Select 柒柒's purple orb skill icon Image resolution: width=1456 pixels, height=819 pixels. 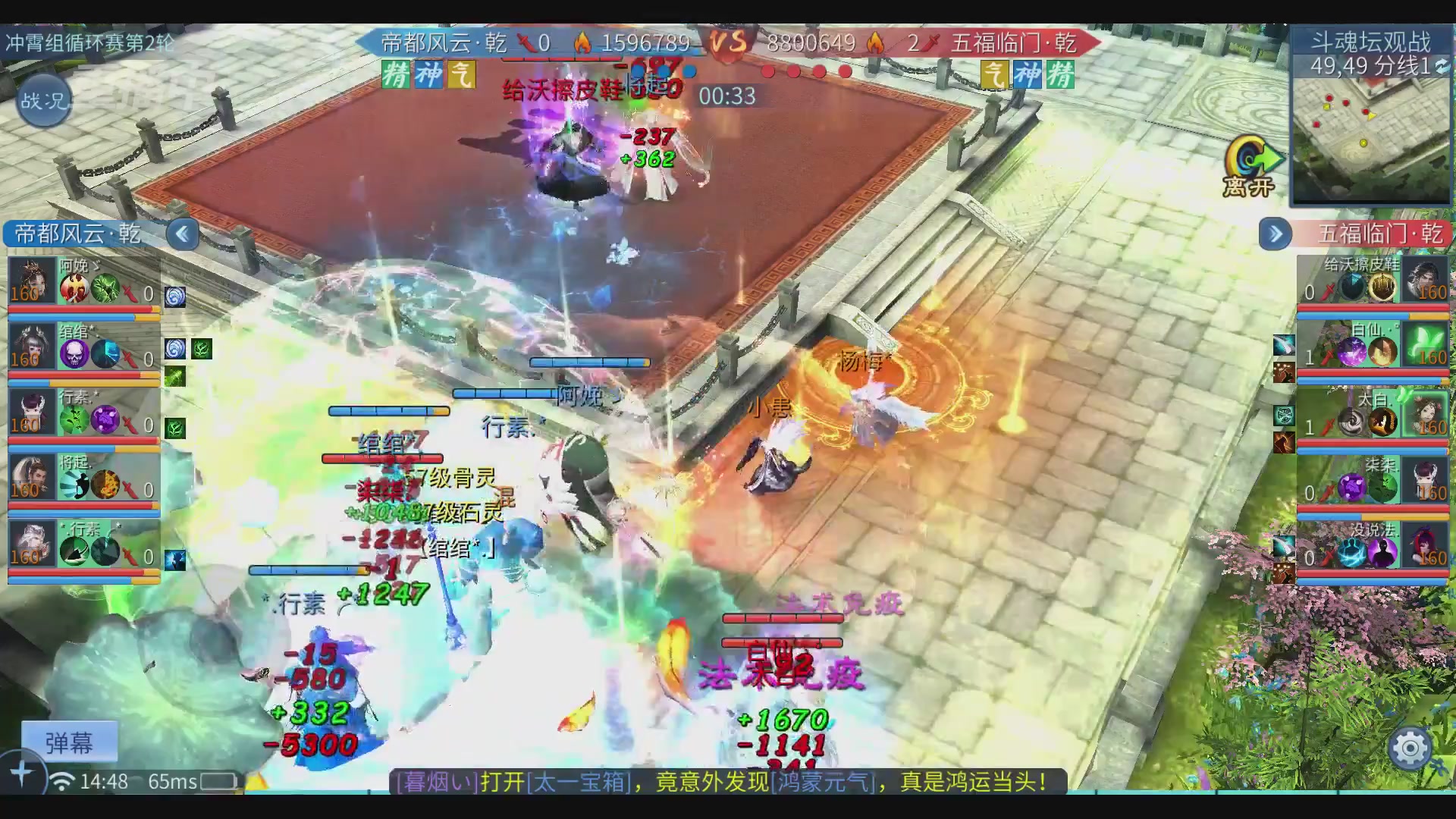(1351, 487)
